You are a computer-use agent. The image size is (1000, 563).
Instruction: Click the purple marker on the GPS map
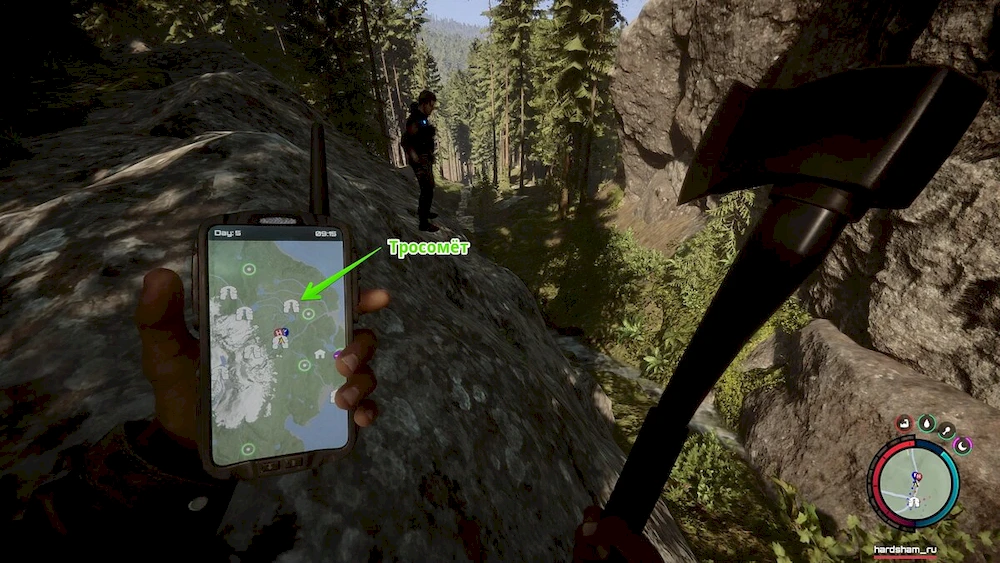click(x=338, y=352)
